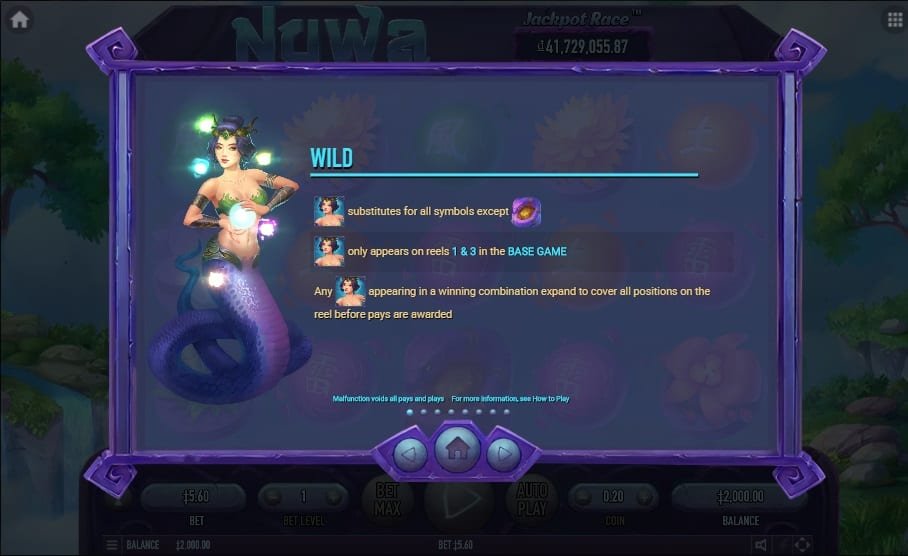Open the lobby home icon in top corner
Viewport: 908px width, 556px height.
click(19, 19)
